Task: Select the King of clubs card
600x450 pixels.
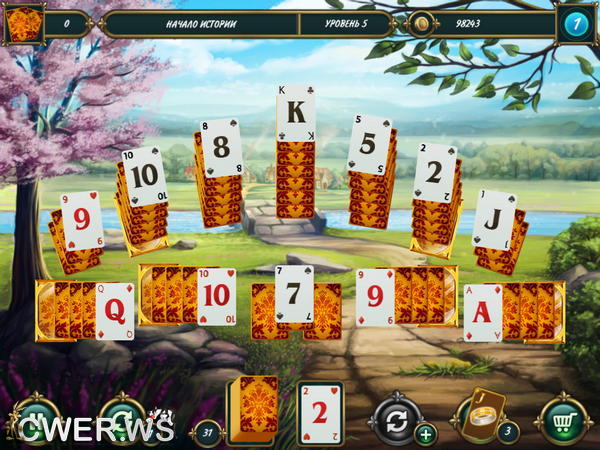Action: tap(296, 113)
